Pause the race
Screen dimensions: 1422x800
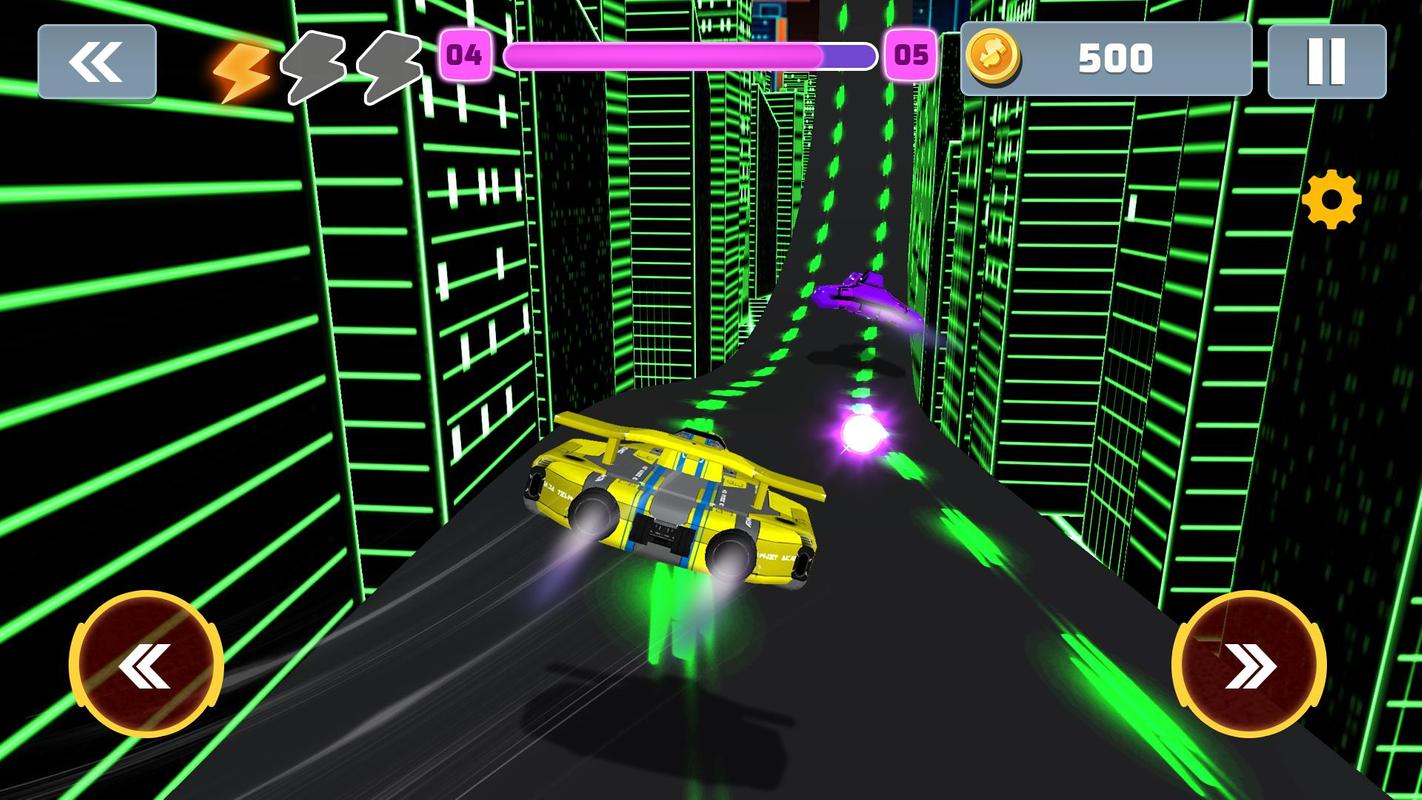click(1326, 62)
